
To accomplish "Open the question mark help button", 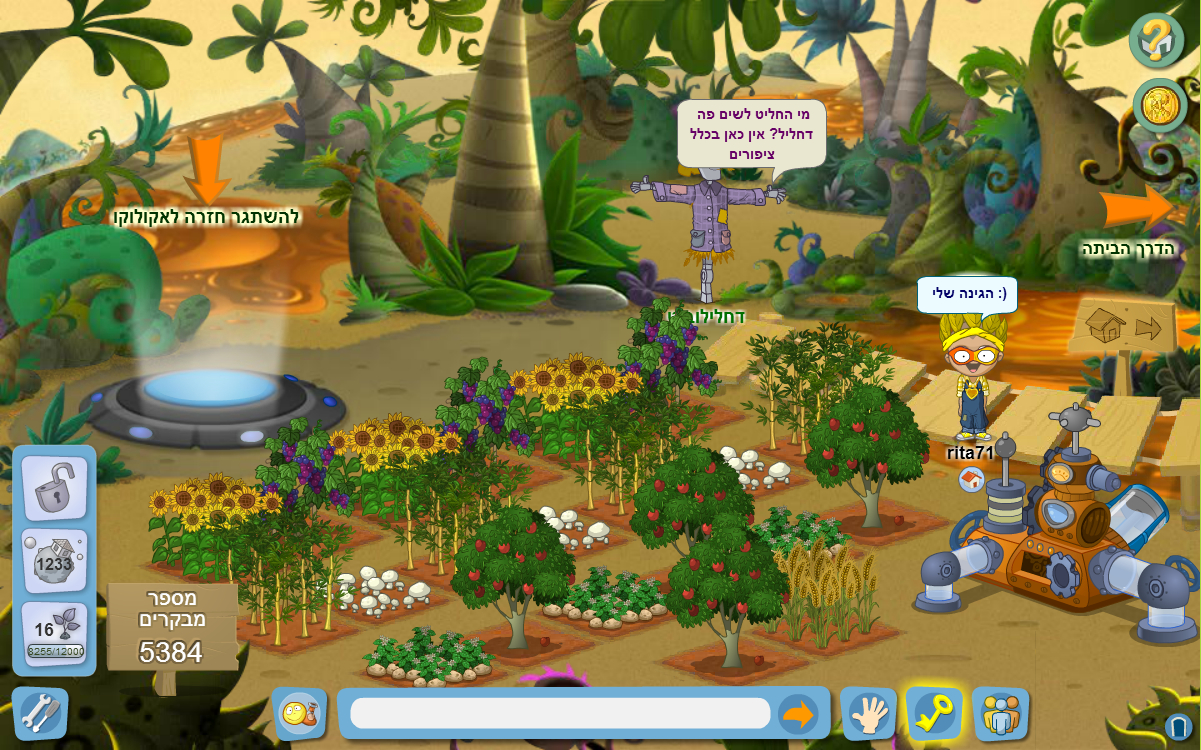I will pos(1157,40).
